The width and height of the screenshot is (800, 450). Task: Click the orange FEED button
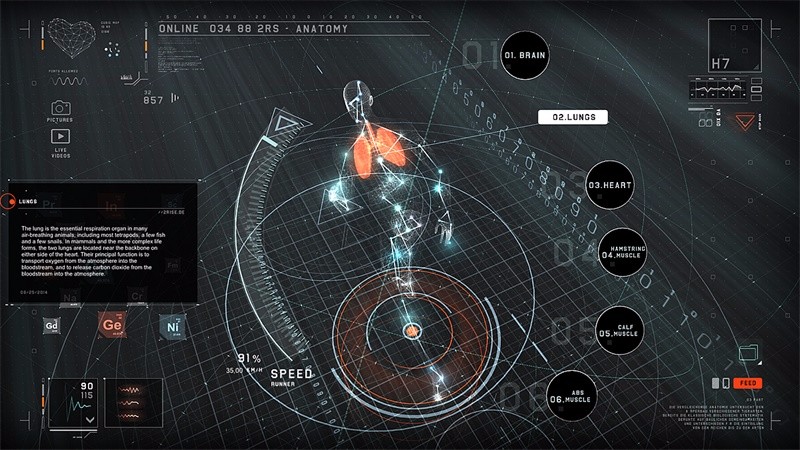746,382
